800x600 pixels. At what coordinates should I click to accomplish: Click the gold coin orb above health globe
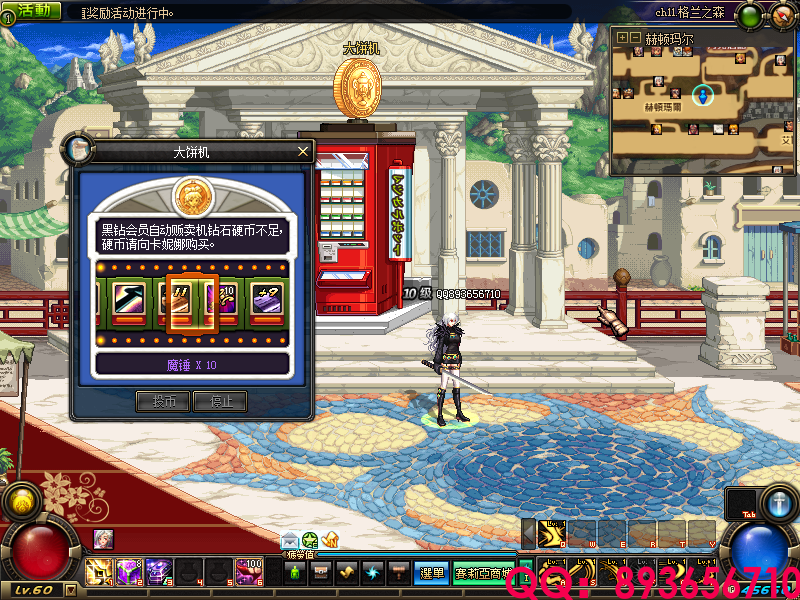(x=20, y=501)
